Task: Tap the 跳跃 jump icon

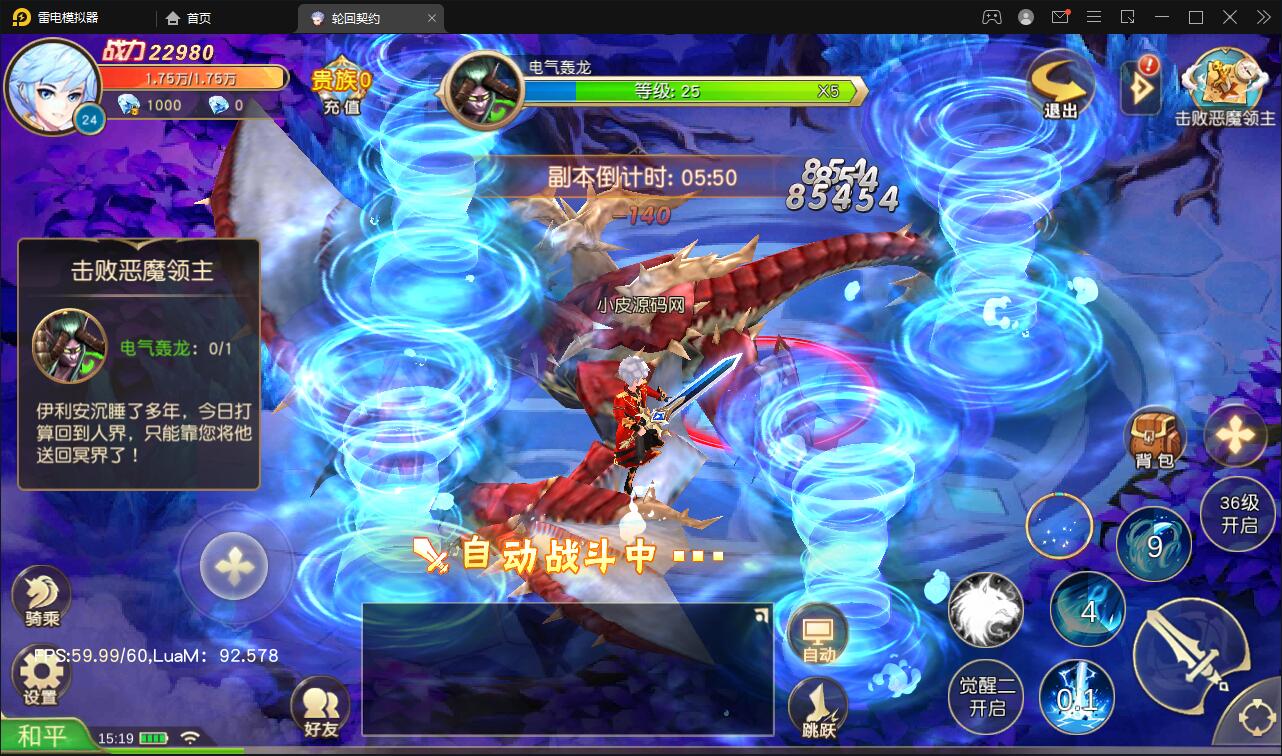Action: [x=817, y=705]
